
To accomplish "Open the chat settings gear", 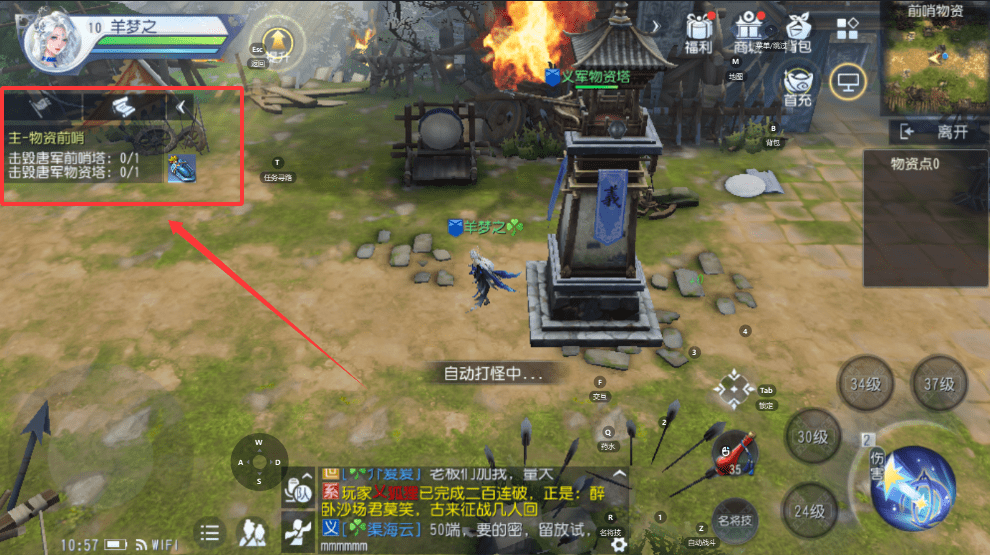I will 620,544.
